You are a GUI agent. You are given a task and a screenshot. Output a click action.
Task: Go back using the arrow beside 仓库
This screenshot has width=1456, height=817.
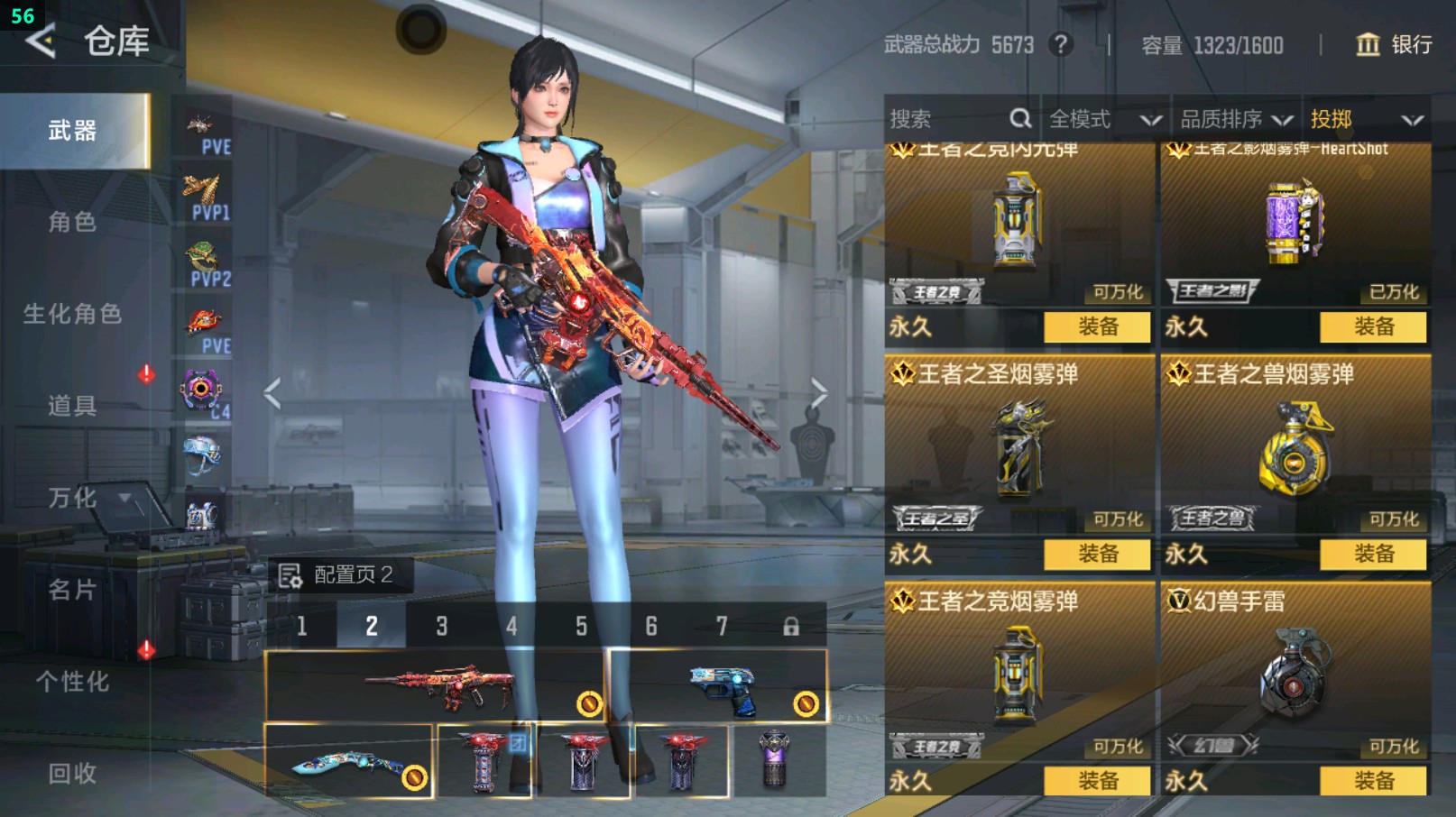(x=41, y=41)
